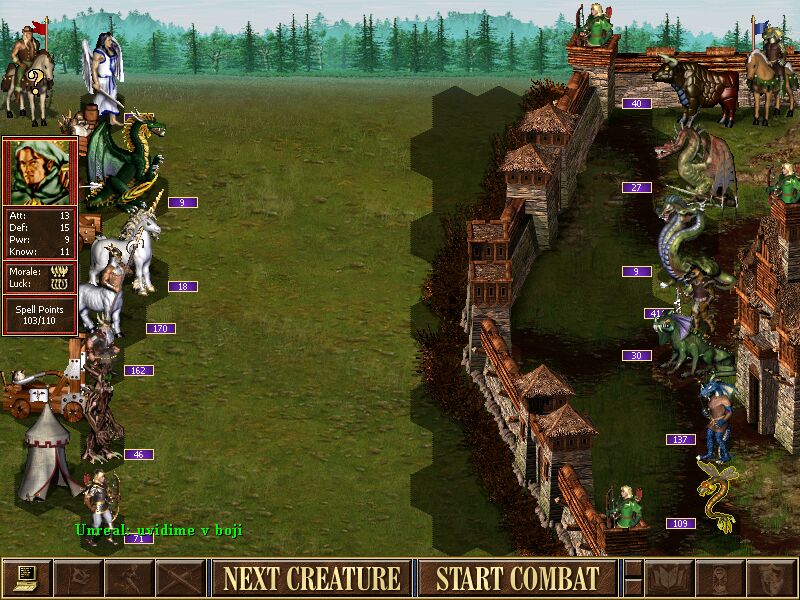Open the combat options computer icon

(x=27, y=578)
